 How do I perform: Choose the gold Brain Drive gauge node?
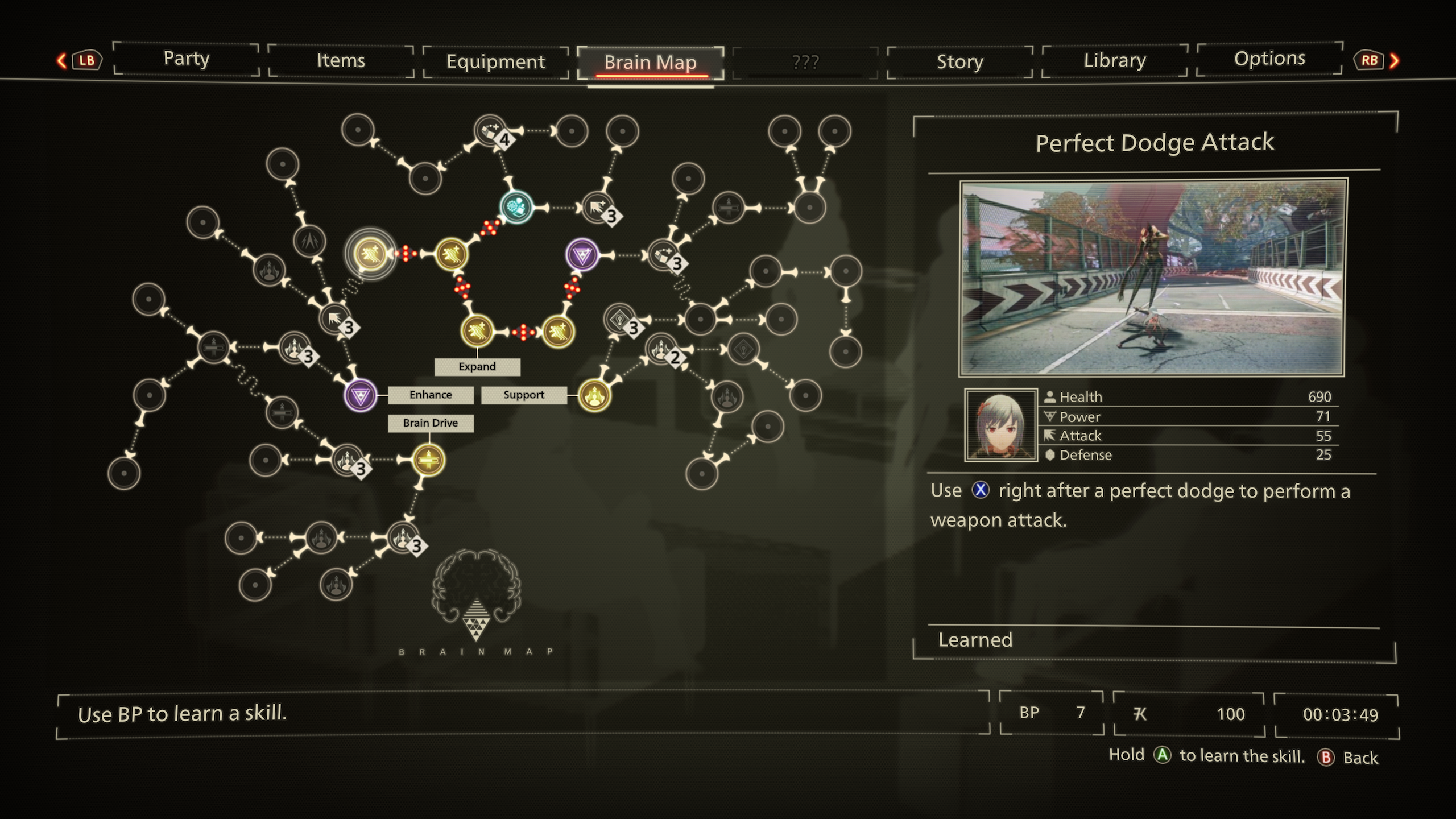[428, 460]
